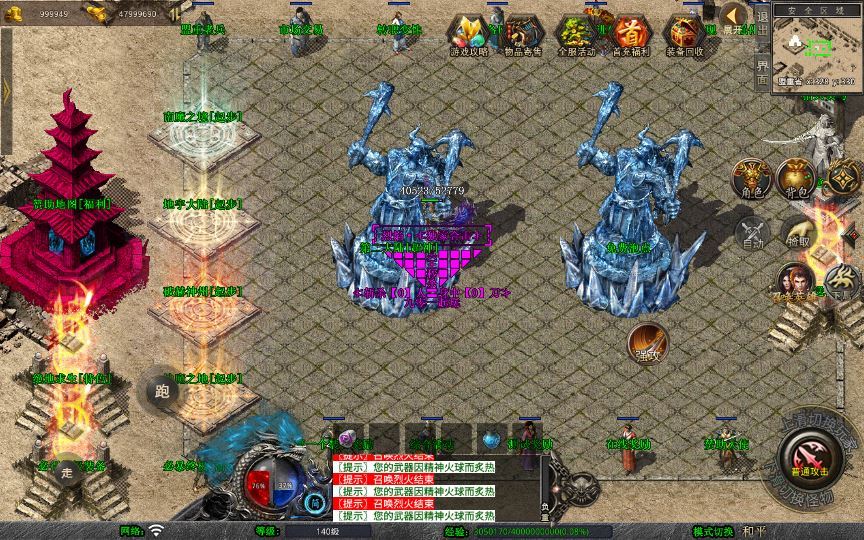Select the purple orb quick slot item
This screenshot has height=540, width=864.
pos(347,439)
